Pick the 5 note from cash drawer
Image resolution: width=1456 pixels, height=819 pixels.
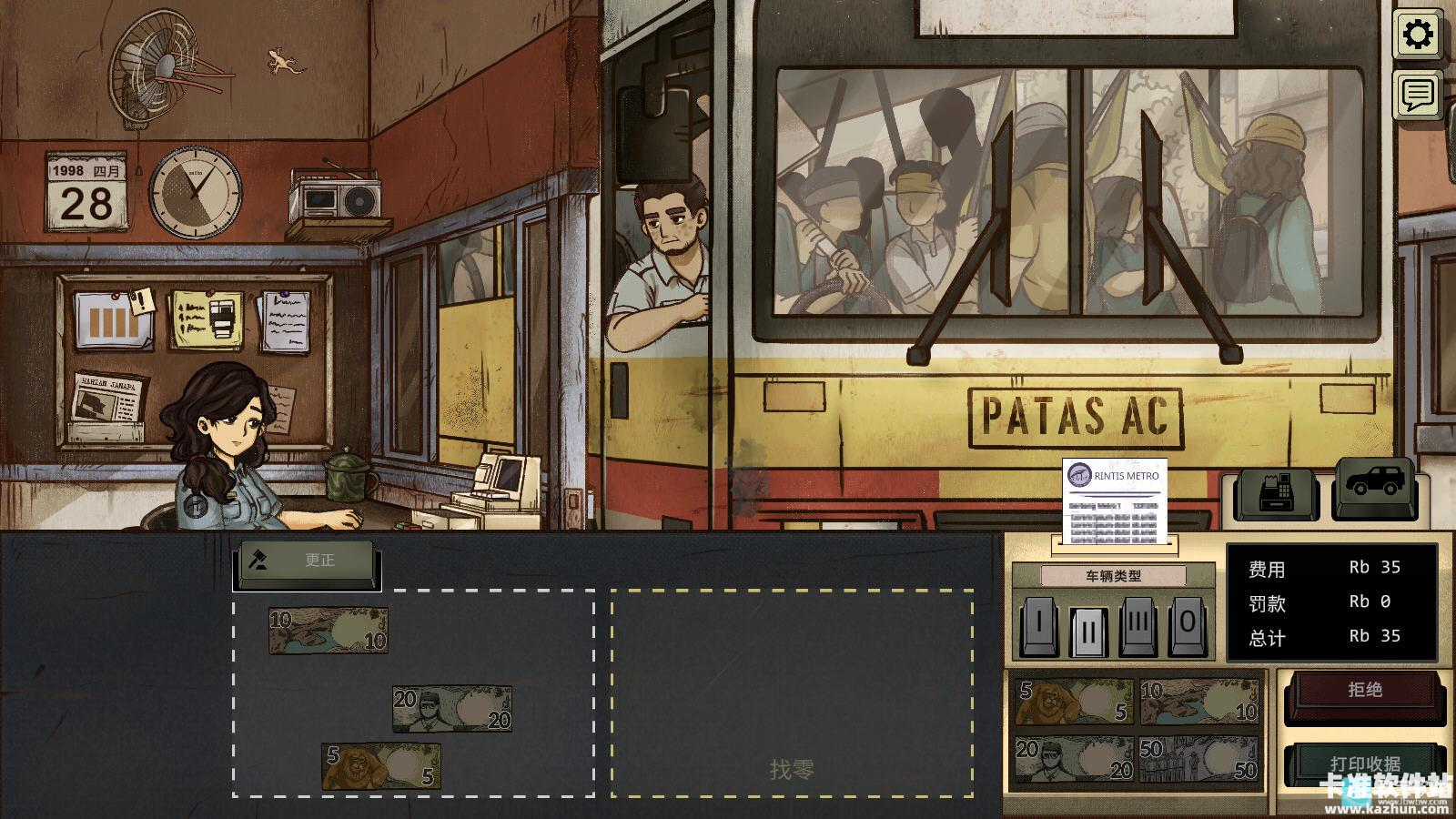coord(1074,702)
